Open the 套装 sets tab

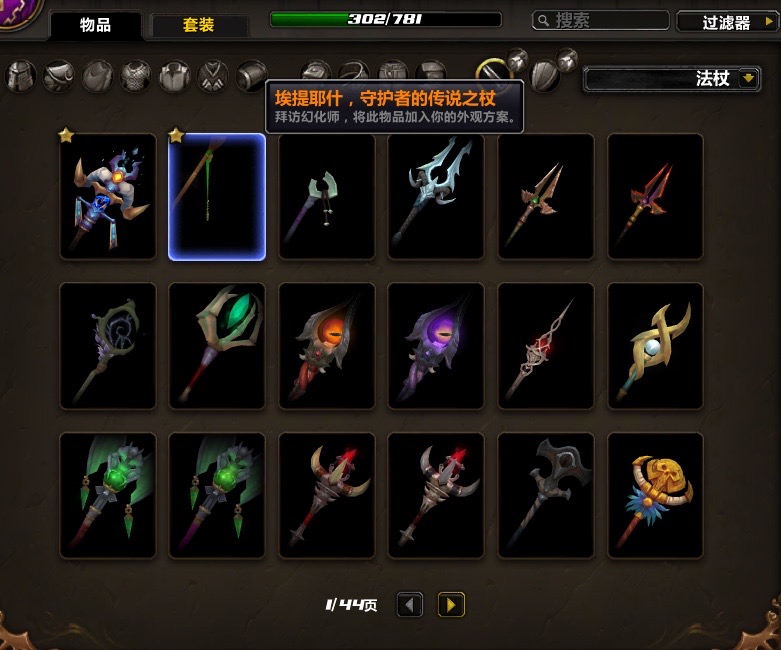[x=198, y=25]
